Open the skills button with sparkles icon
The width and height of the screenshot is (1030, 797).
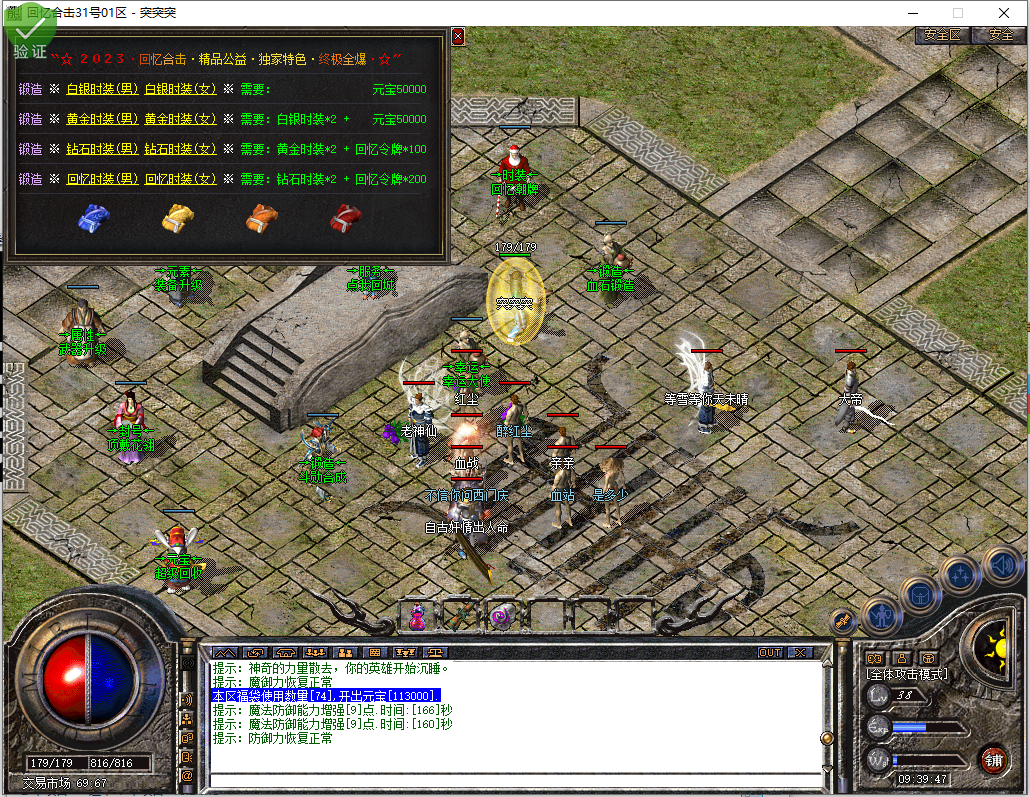pyautogui.click(x=960, y=575)
